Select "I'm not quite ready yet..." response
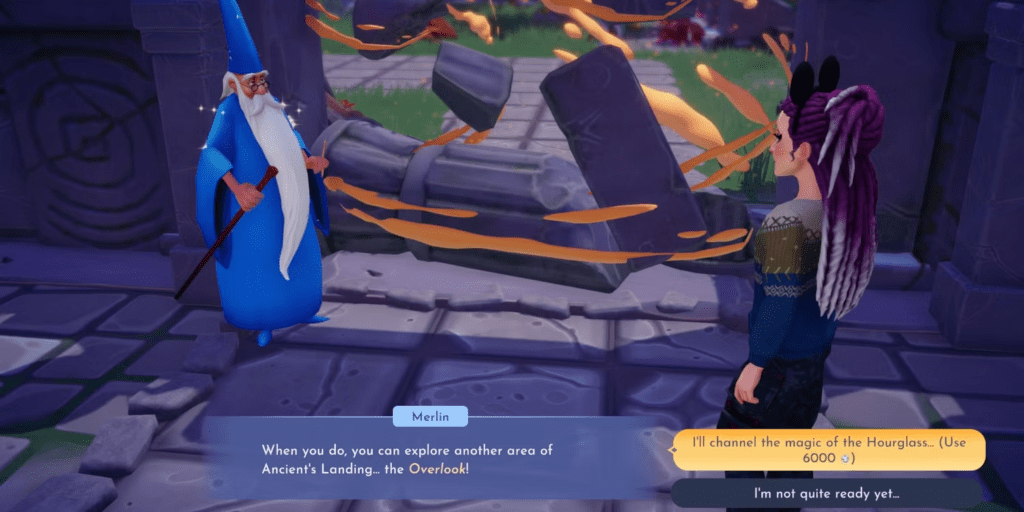This screenshot has height=512, width=1024. [x=827, y=493]
